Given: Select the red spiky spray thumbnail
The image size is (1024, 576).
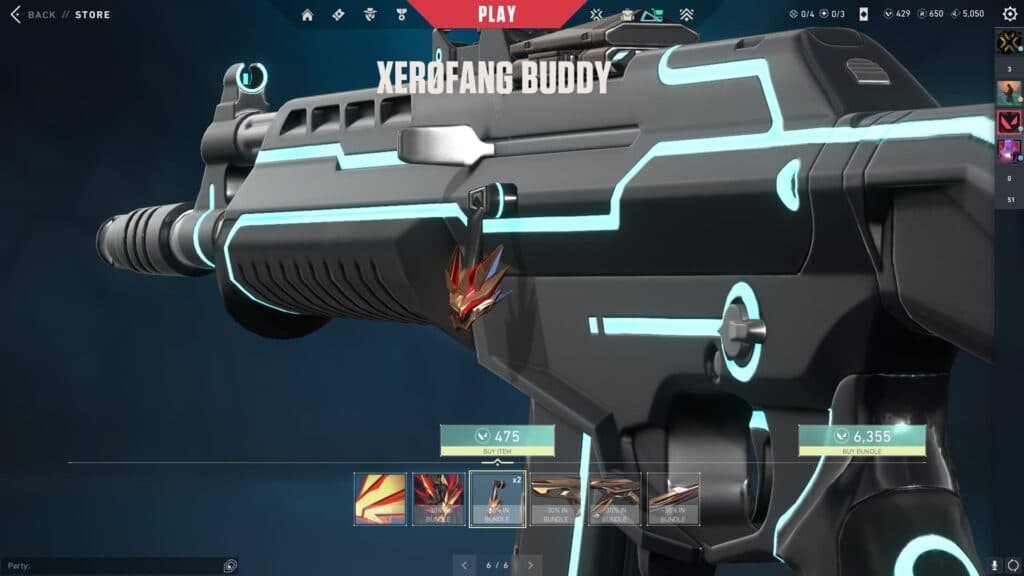Looking at the screenshot, I should (439, 498).
